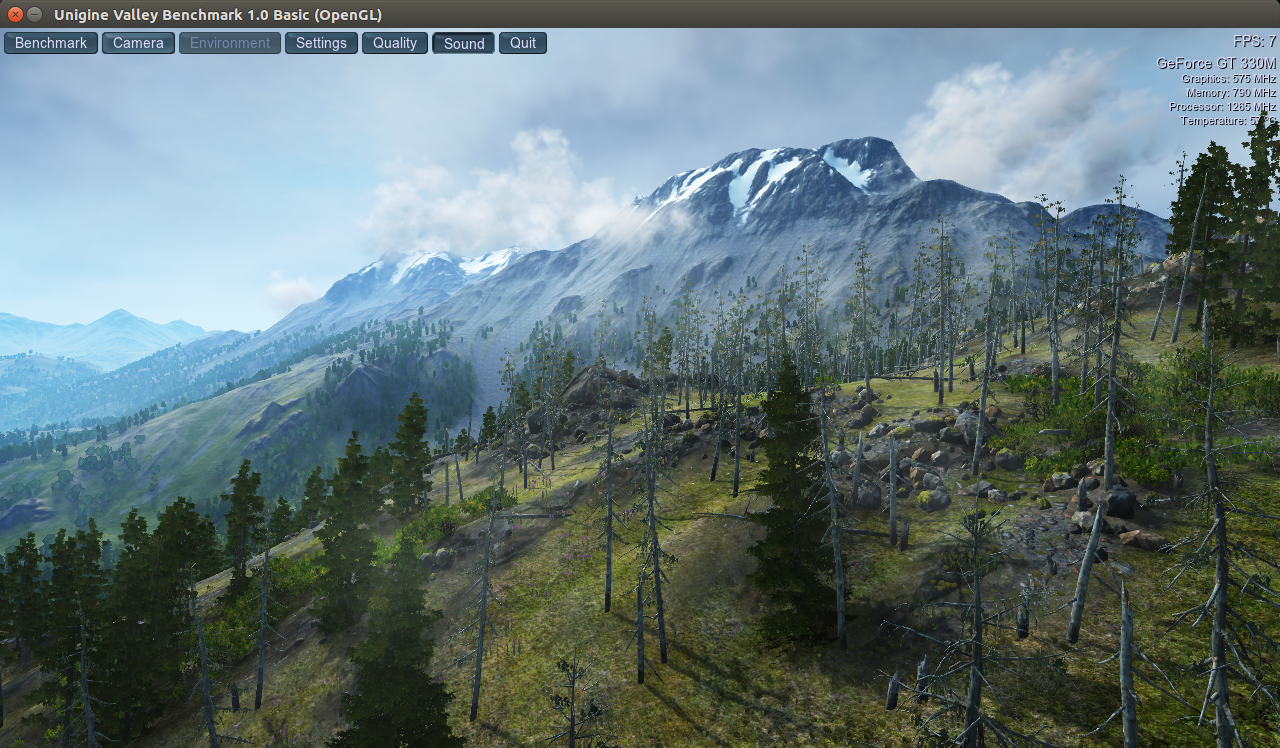
Task: Change the Quality preset
Action: (x=395, y=43)
